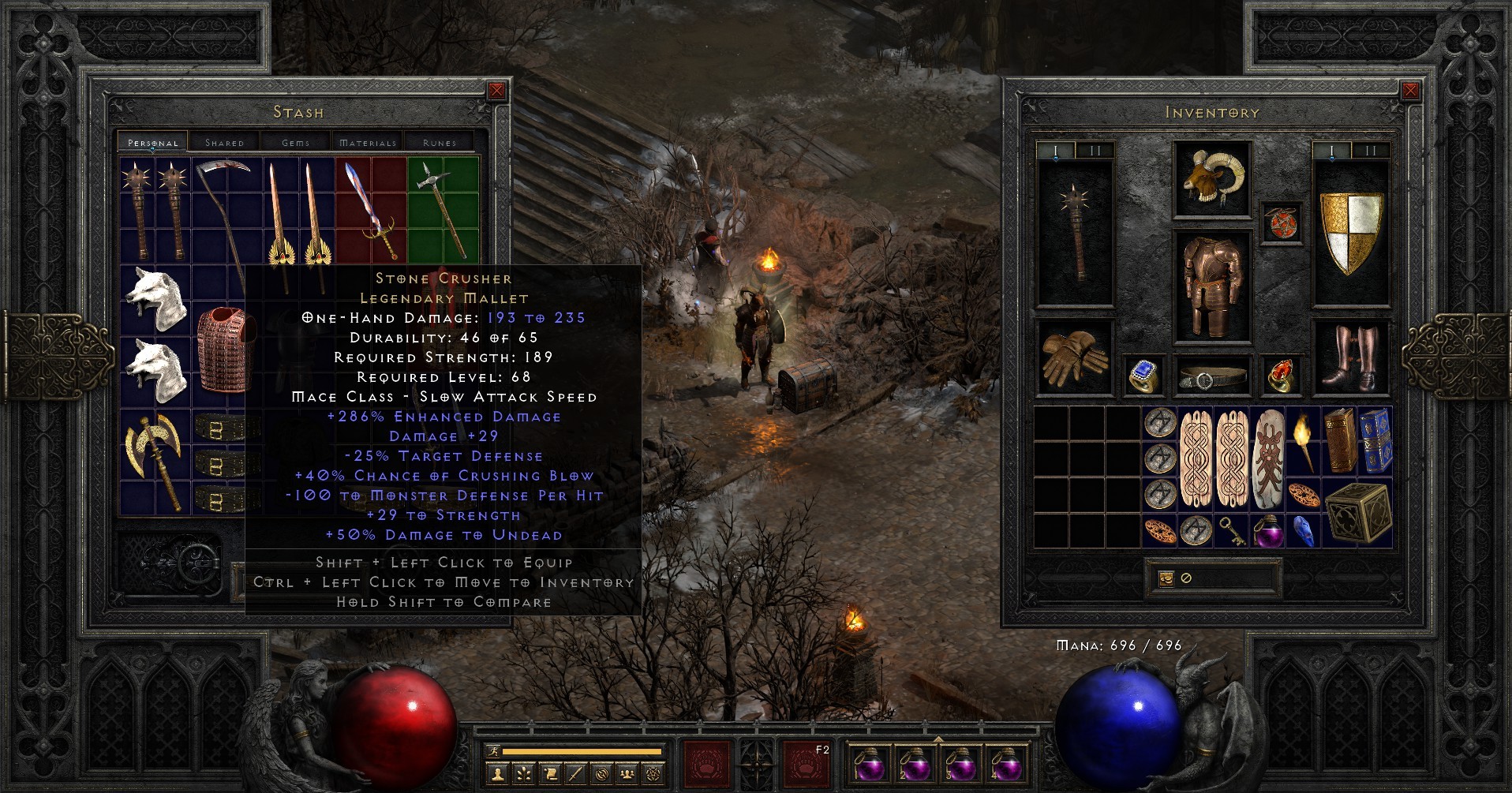Switch to the Runes stash tab
Viewport: 1512px width, 793px height.
click(440, 143)
